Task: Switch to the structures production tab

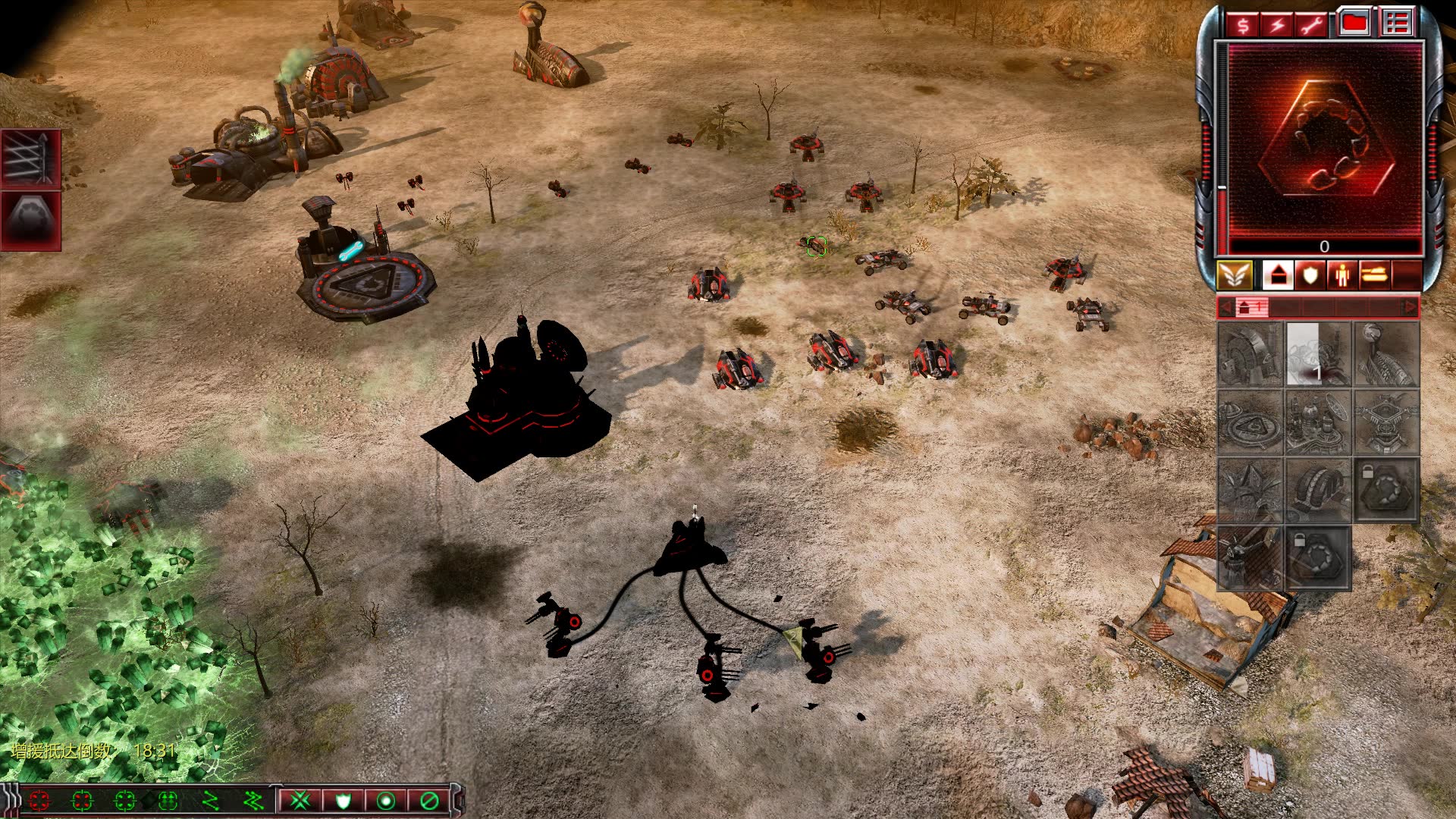Action: 1278,275
